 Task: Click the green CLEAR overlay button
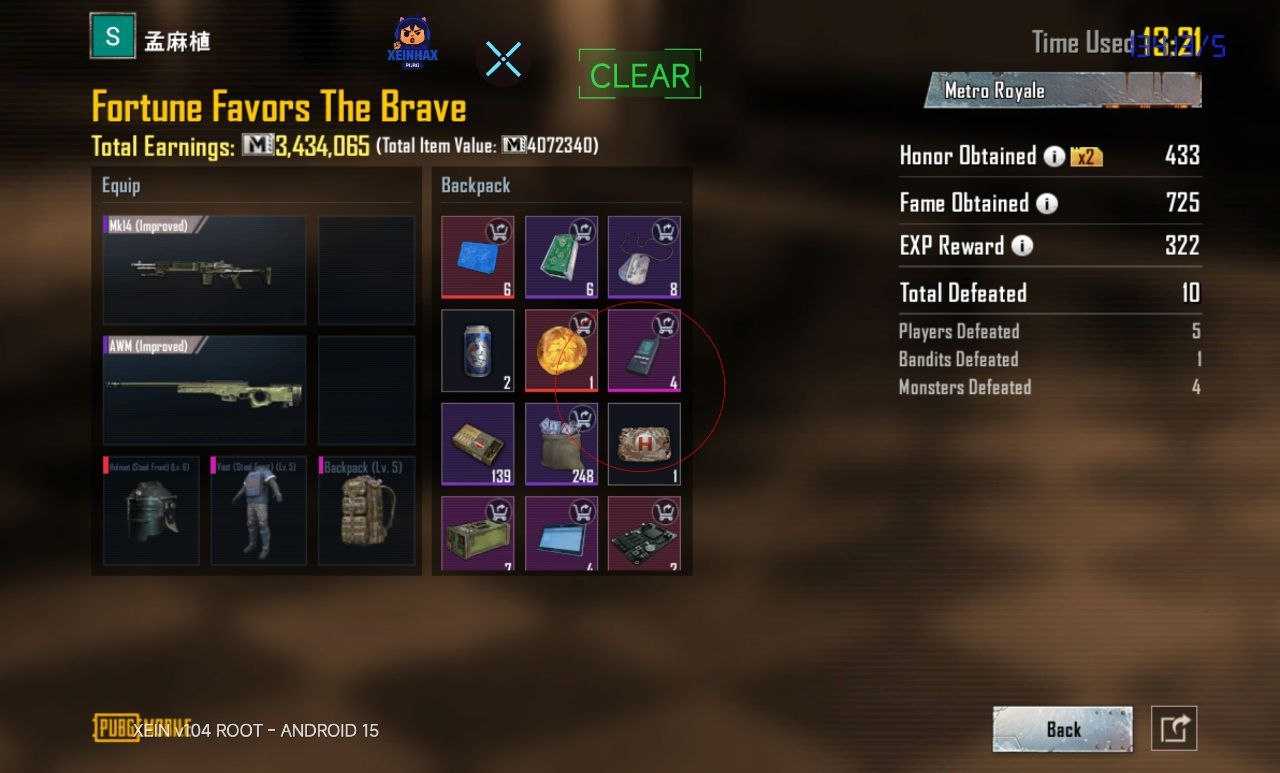640,75
